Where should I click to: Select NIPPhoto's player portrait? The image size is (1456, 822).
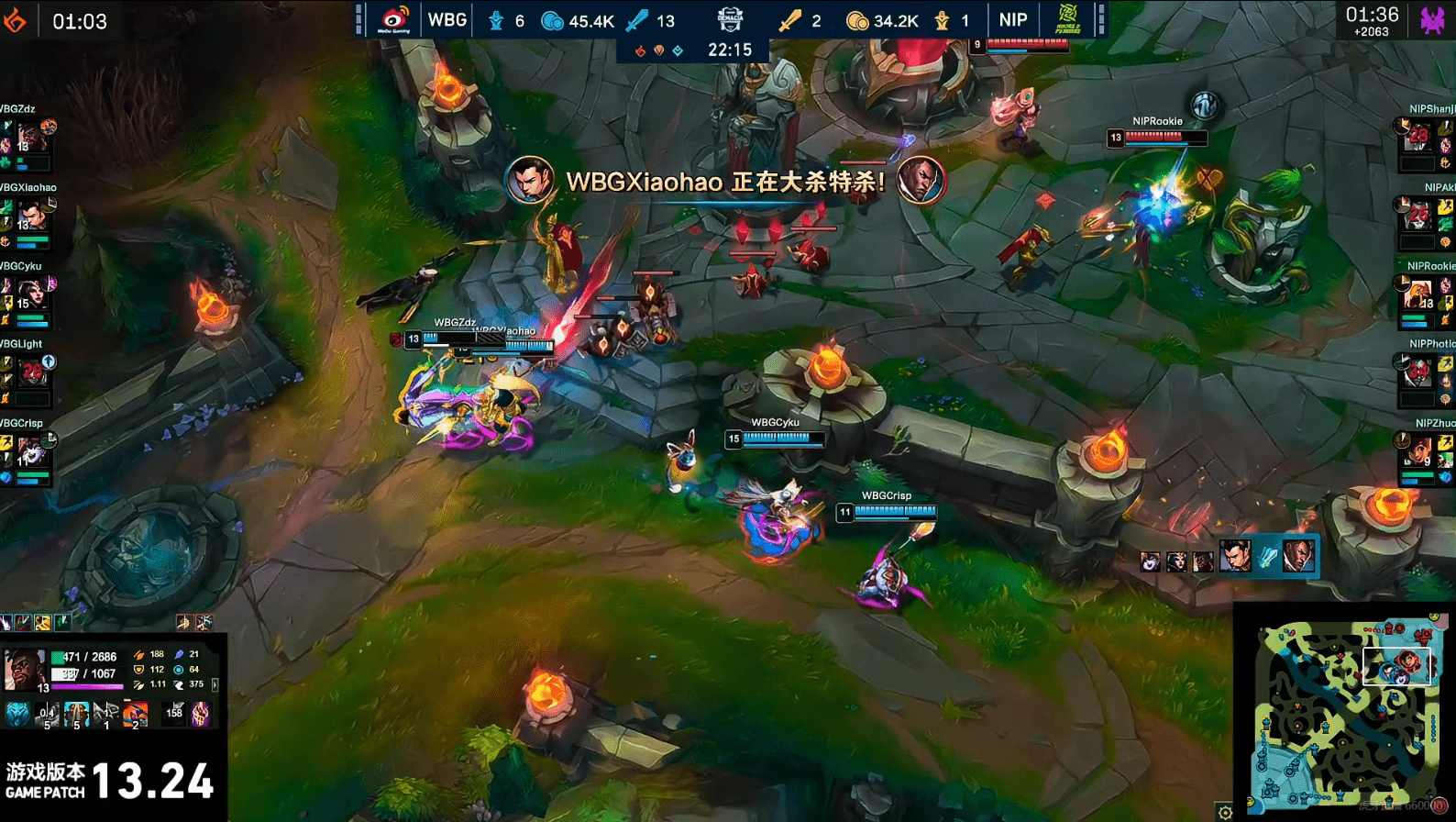pos(1418,372)
